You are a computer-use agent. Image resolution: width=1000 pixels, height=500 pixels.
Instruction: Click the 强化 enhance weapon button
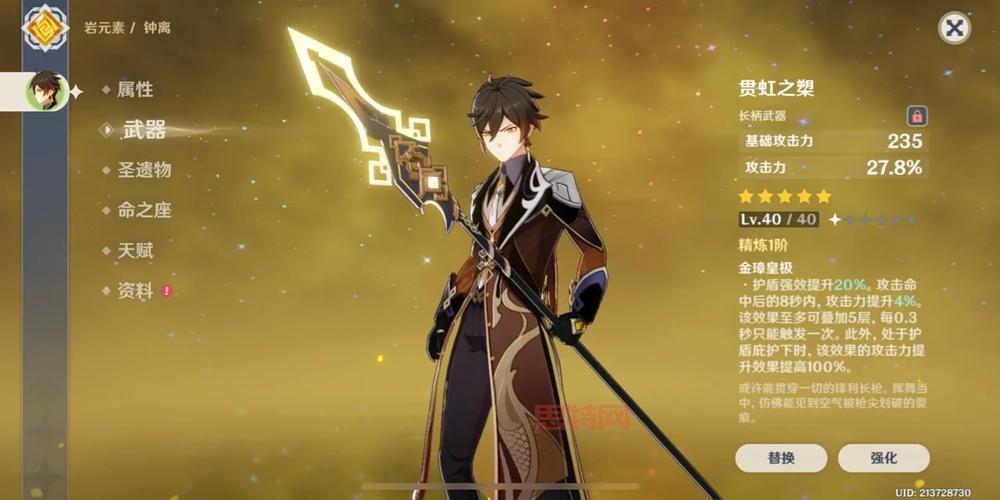tap(883, 458)
